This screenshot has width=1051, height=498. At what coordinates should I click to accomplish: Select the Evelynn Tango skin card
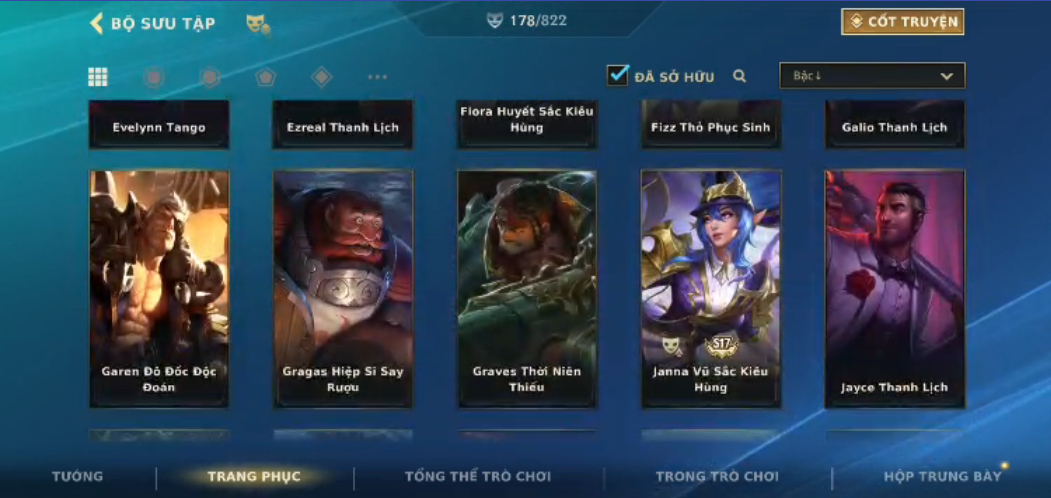click(x=159, y=125)
